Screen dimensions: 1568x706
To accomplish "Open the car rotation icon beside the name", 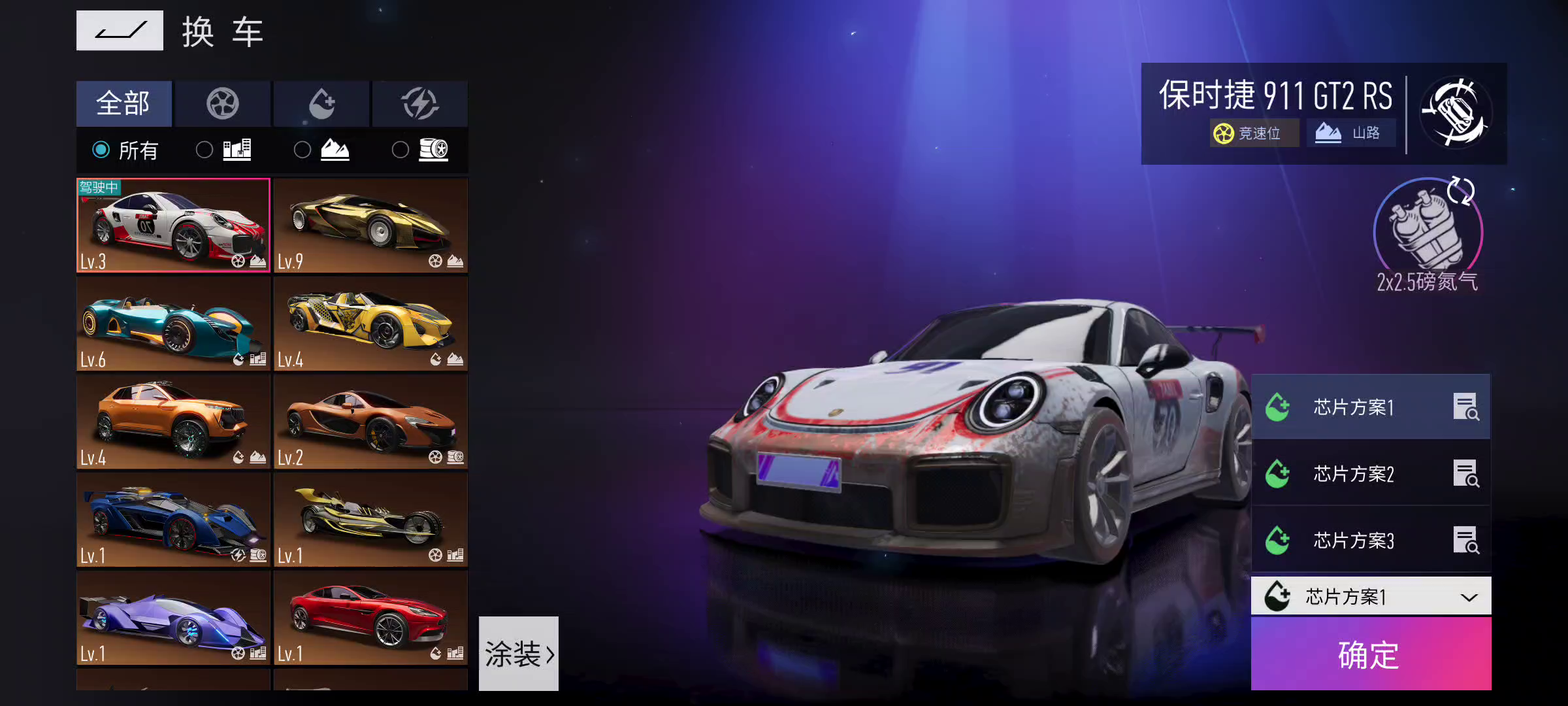I will (x=1456, y=113).
